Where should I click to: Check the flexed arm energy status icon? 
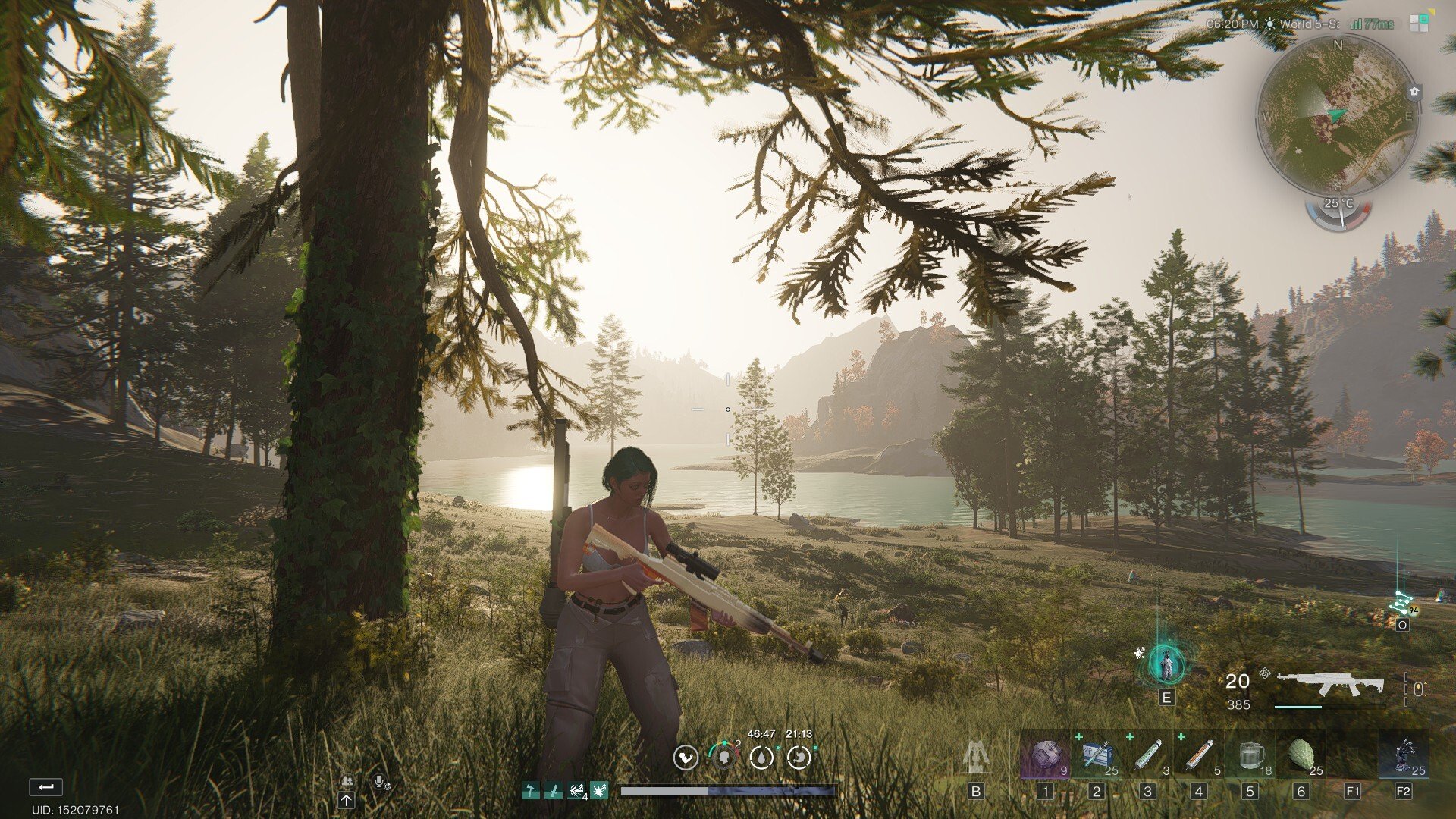pyautogui.click(x=686, y=757)
